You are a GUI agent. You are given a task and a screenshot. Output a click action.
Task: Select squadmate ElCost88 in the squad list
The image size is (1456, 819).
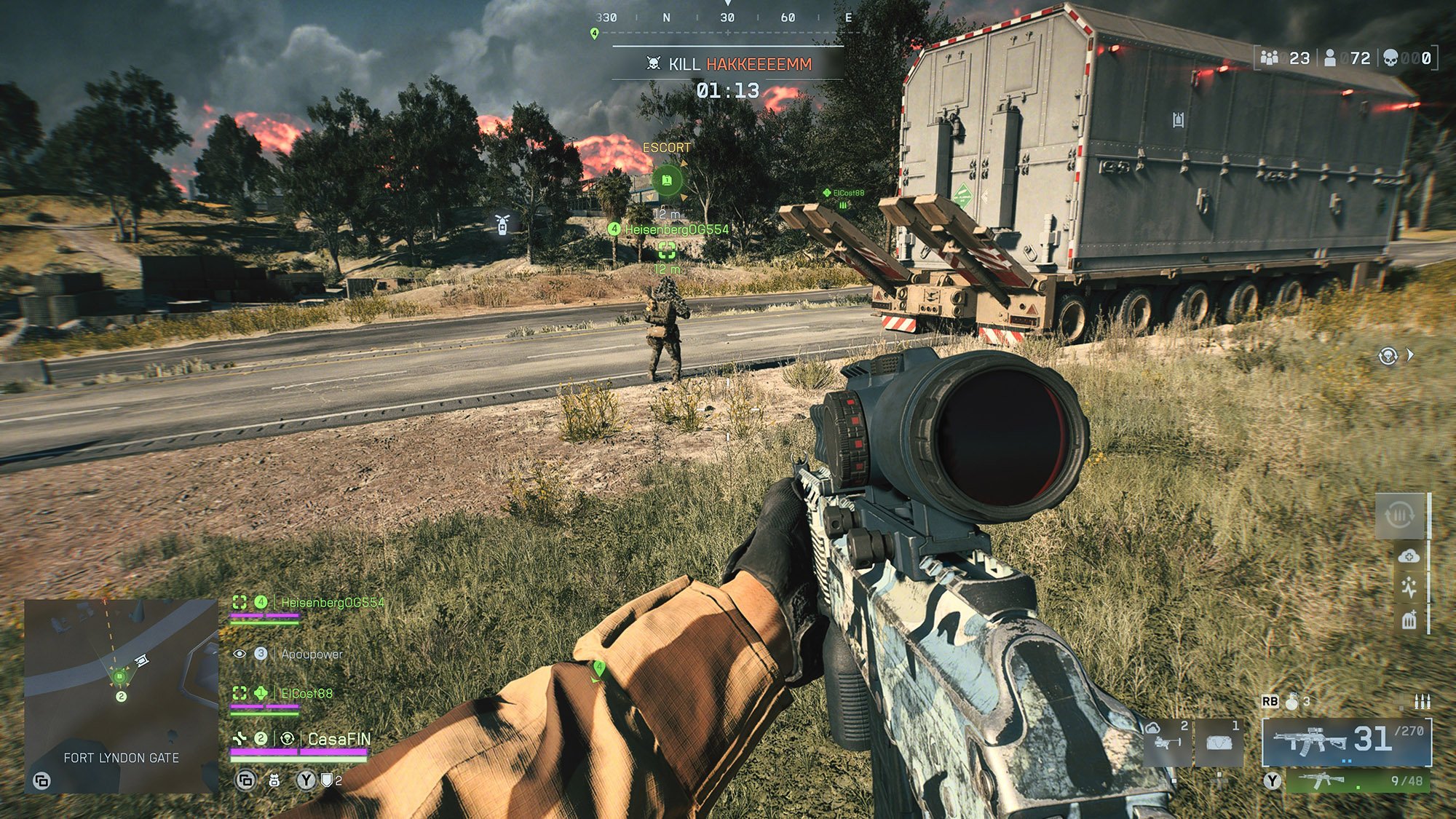[306, 694]
